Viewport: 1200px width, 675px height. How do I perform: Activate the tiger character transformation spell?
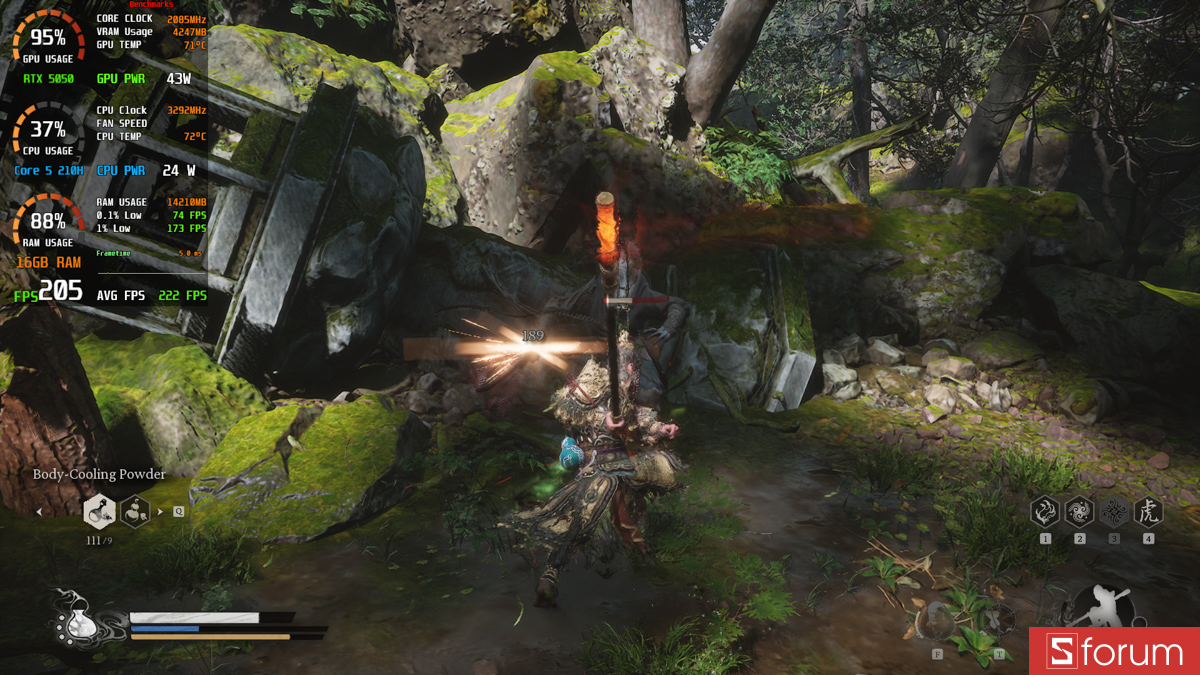(1148, 513)
